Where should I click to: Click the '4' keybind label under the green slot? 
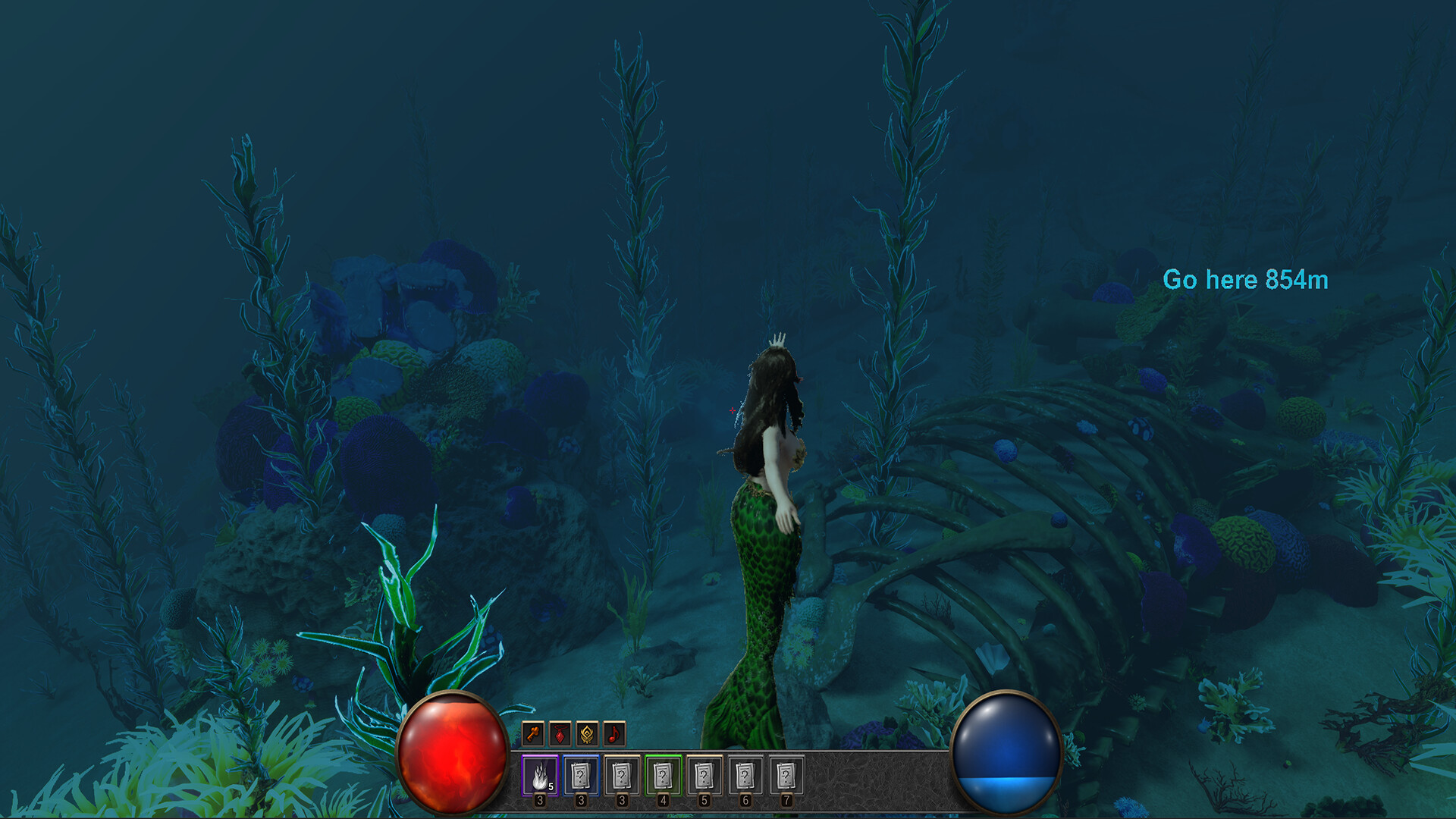pos(663,802)
